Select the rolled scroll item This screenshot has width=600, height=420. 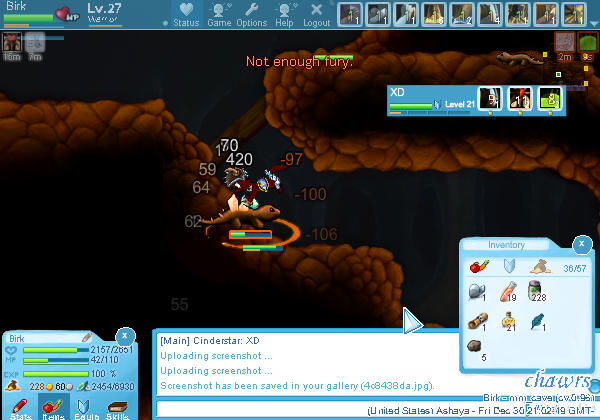[x=476, y=322]
